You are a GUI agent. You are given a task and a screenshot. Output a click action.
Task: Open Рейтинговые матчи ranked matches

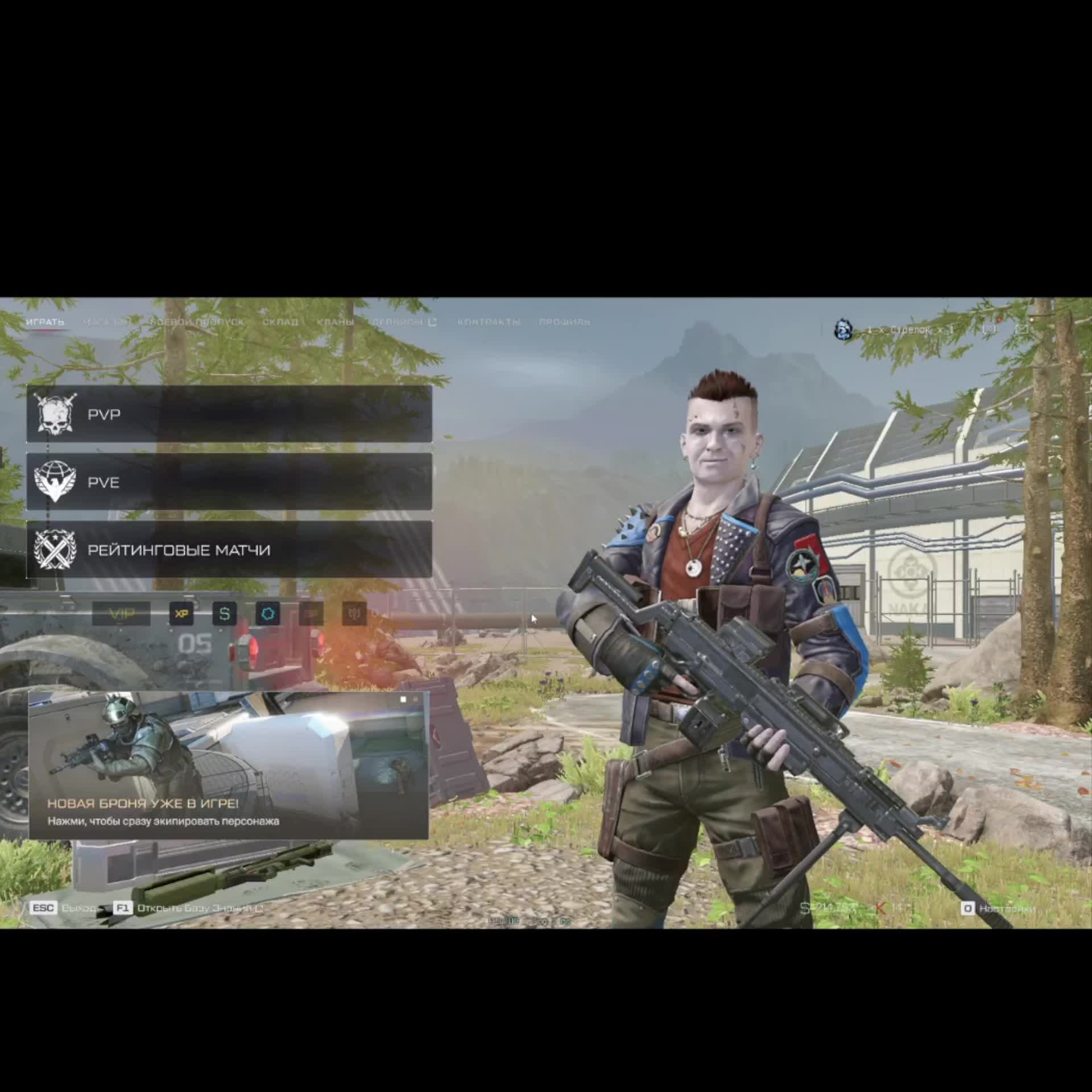(229, 550)
